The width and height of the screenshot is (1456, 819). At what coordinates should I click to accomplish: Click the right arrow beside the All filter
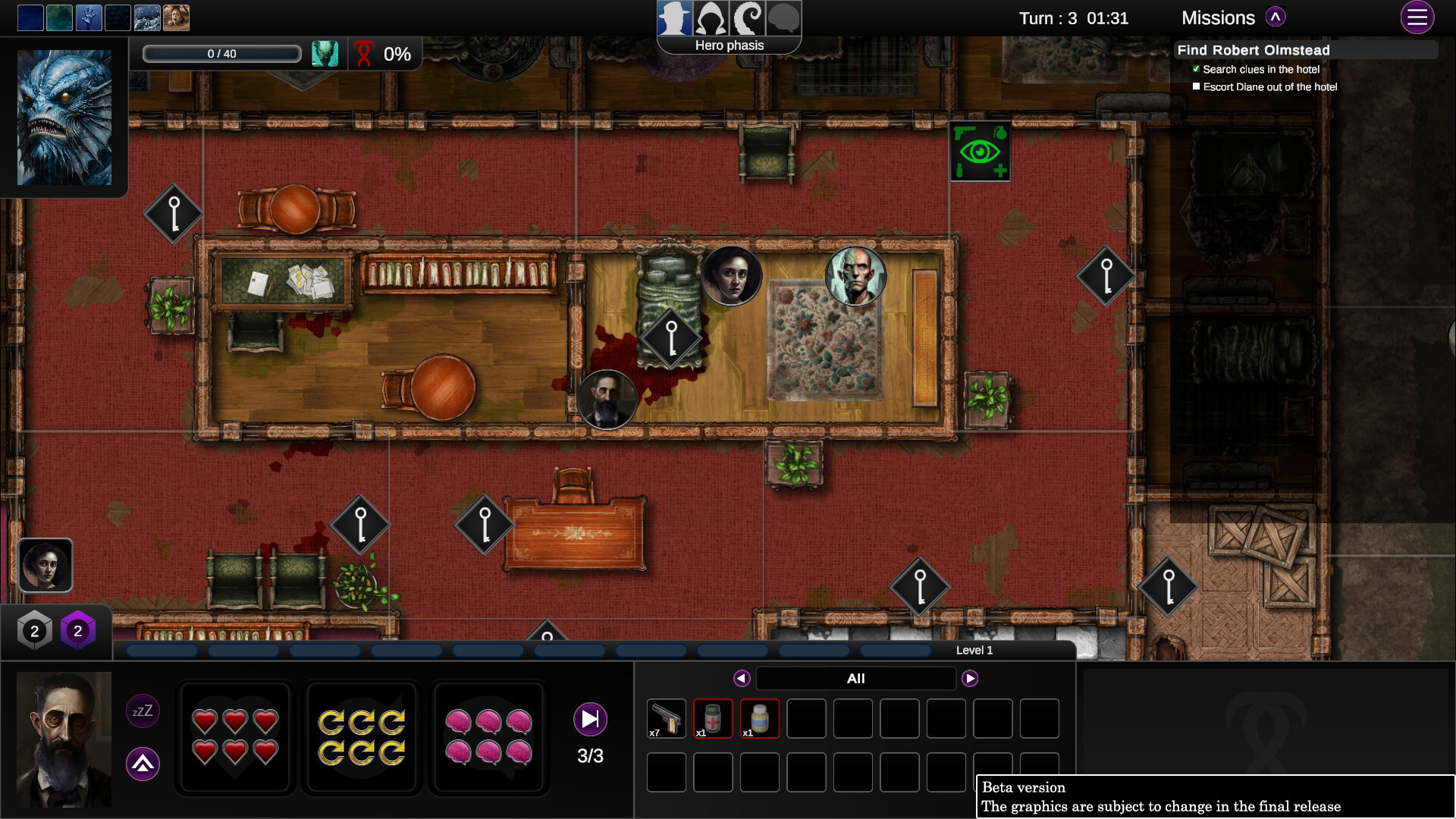(971, 678)
